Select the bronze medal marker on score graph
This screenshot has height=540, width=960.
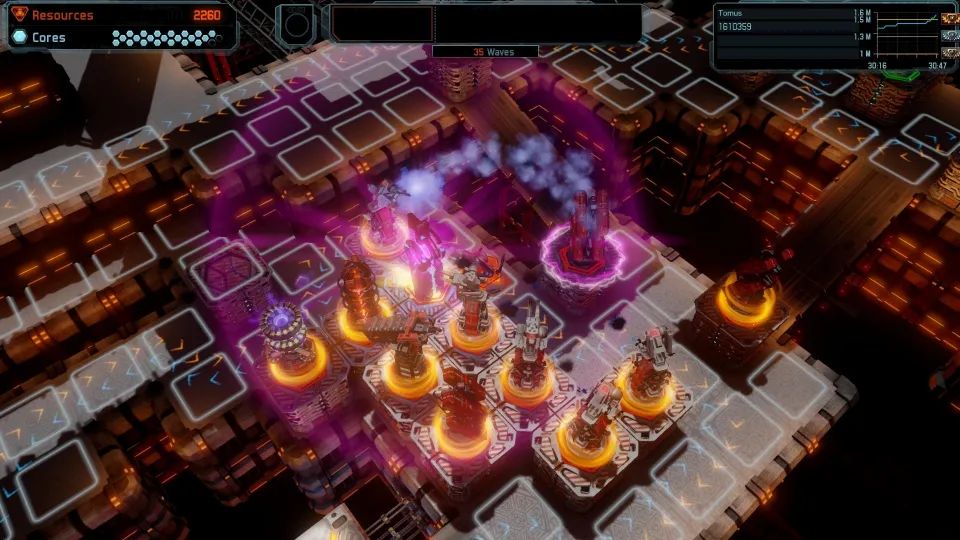949,53
